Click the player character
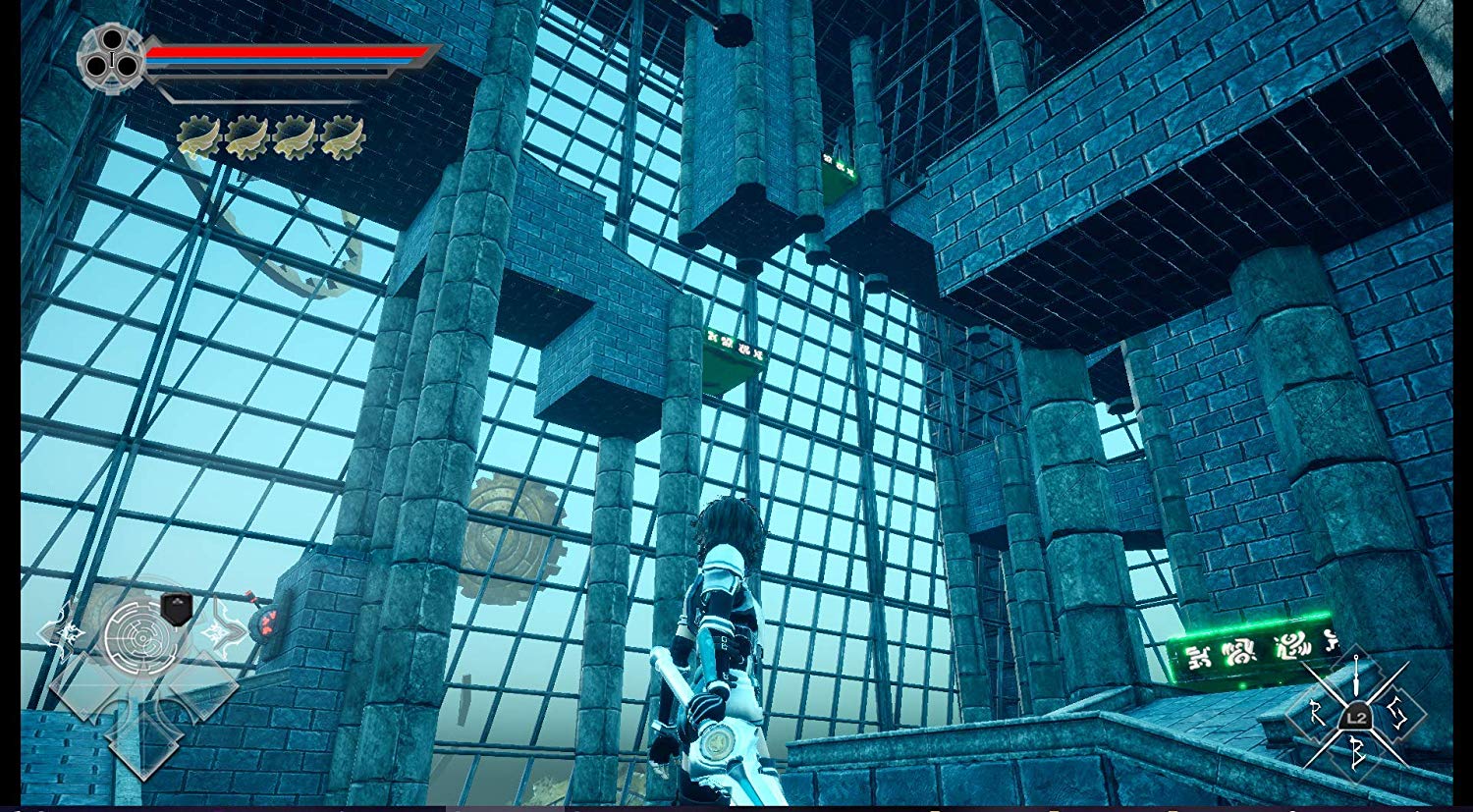 tap(724, 638)
